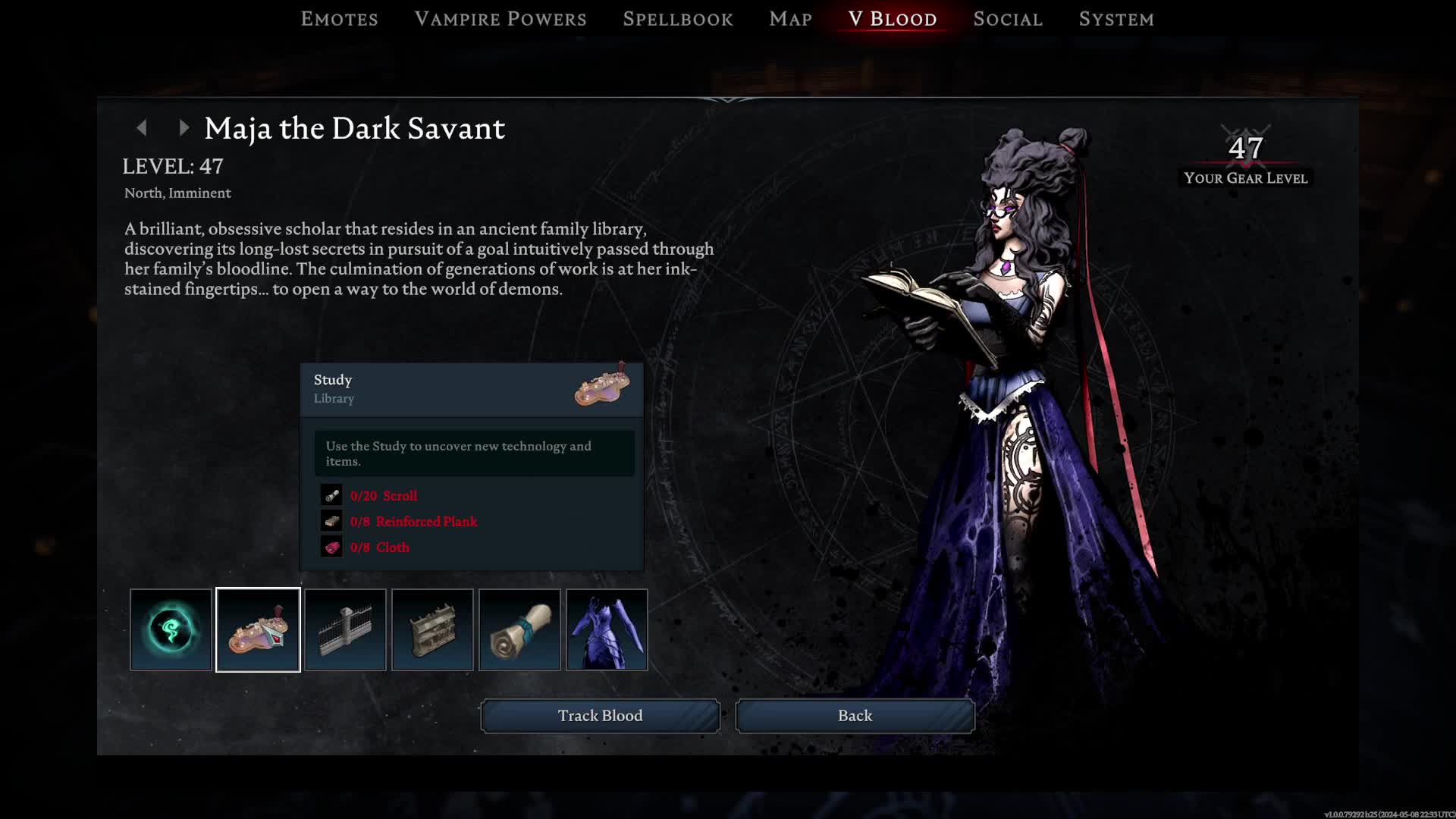
Task: Open the Spellbook tab
Action: coord(678,19)
